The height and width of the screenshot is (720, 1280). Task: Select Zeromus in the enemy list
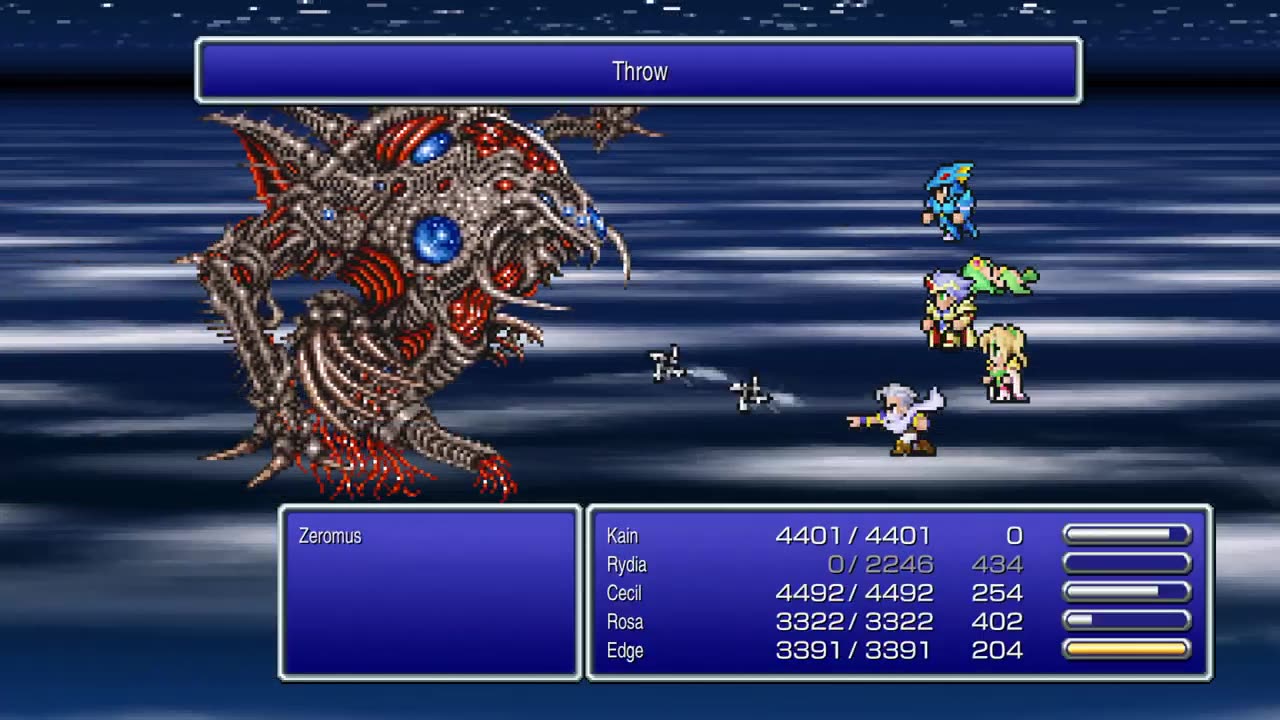coord(330,536)
